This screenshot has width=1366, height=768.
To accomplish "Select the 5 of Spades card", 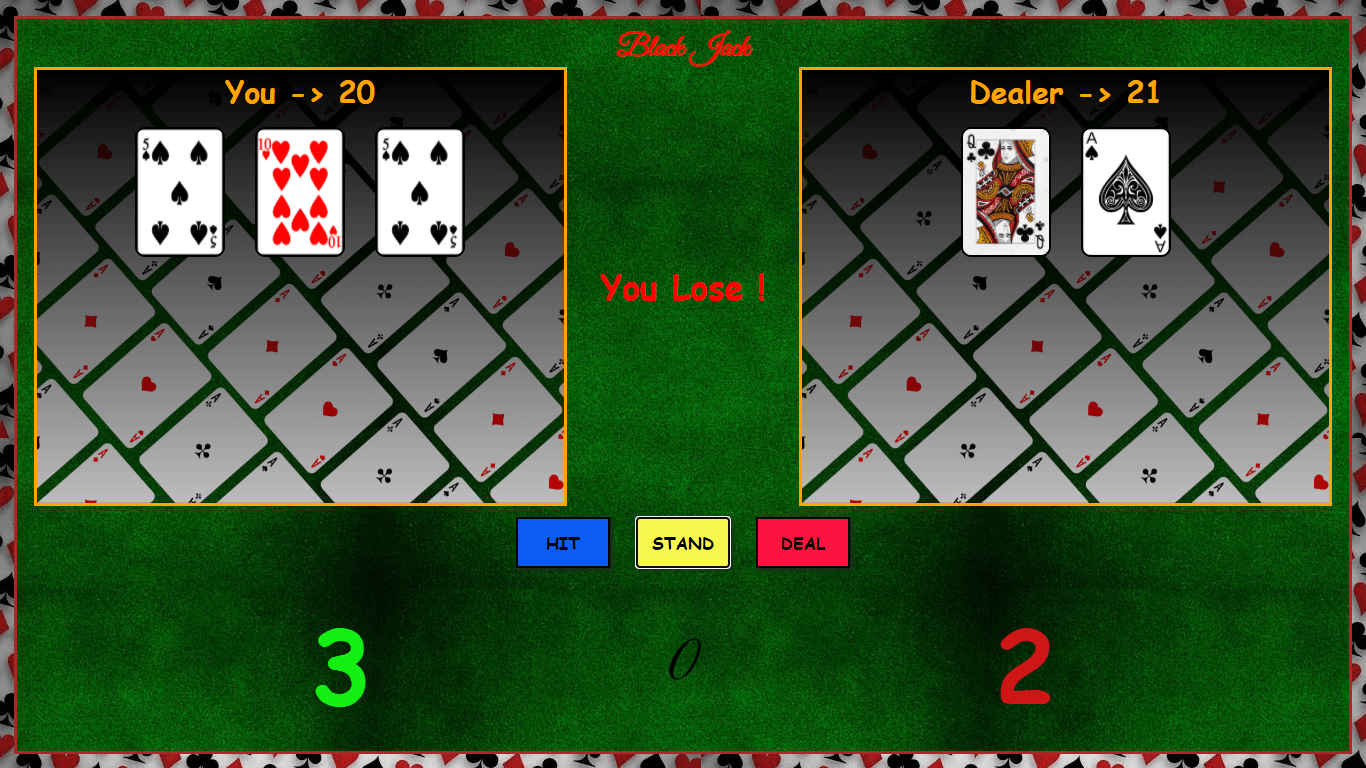I will (x=179, y=192).
